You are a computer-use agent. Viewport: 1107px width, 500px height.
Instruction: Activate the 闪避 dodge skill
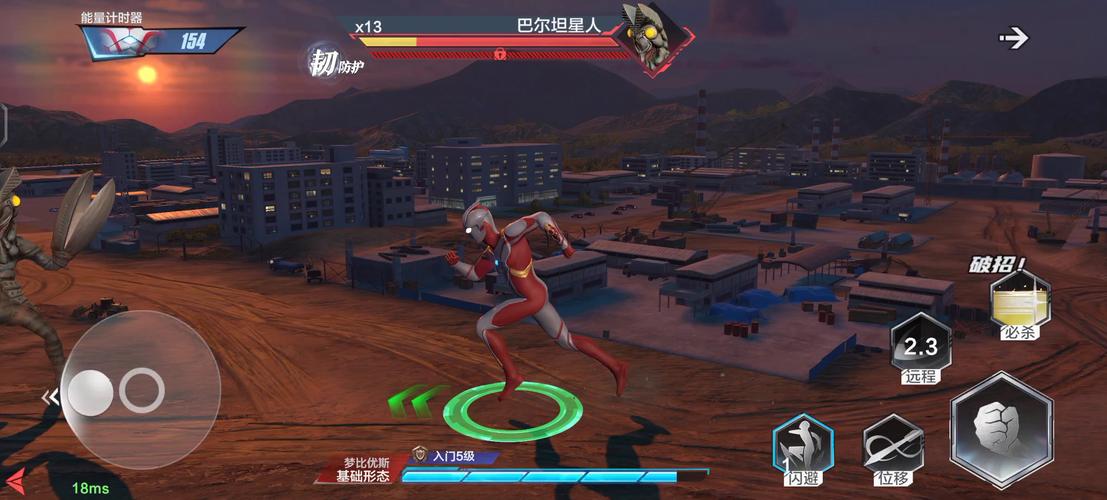802,446
